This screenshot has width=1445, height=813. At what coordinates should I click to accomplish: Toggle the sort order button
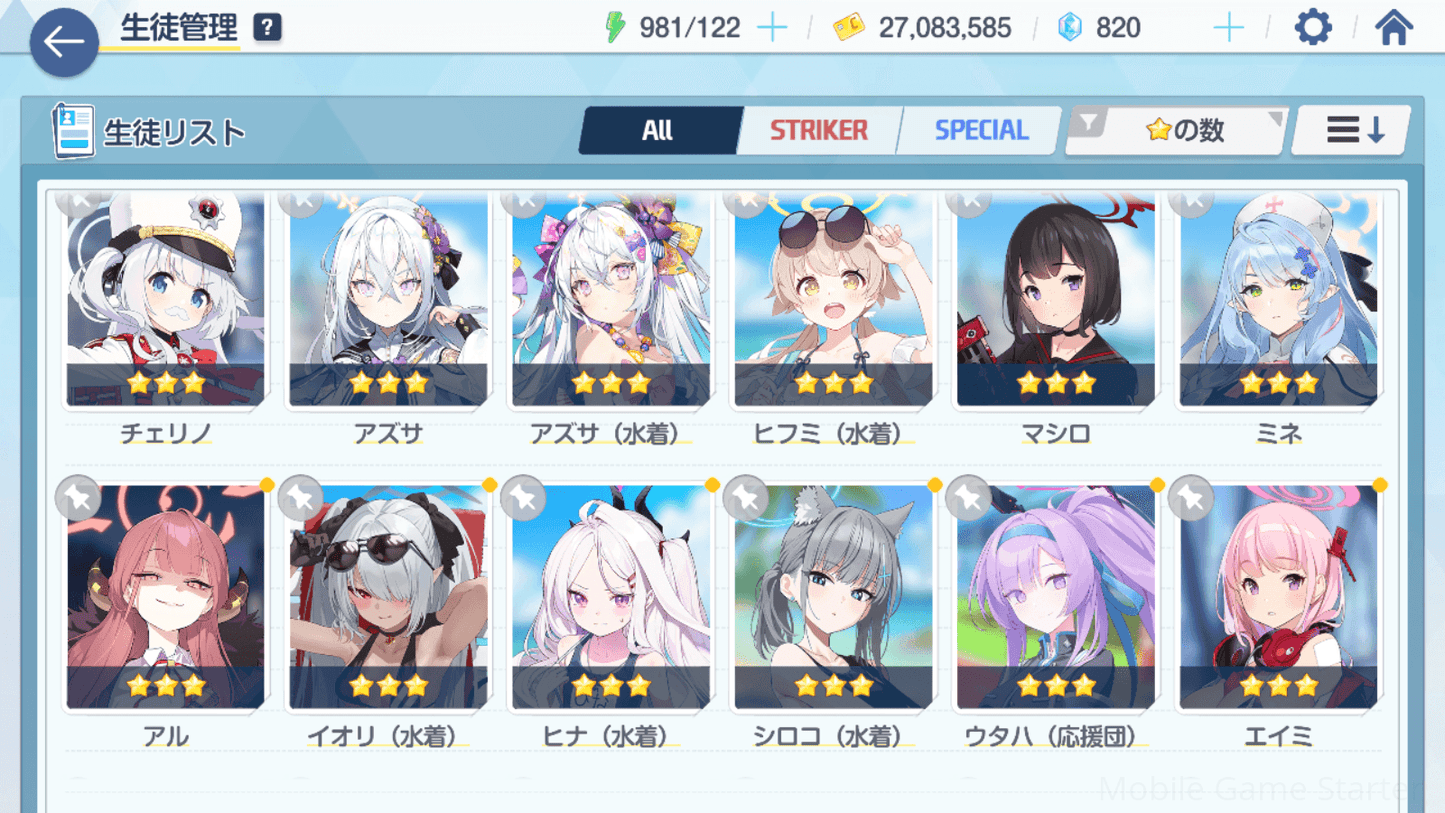tap(1353, 131)
